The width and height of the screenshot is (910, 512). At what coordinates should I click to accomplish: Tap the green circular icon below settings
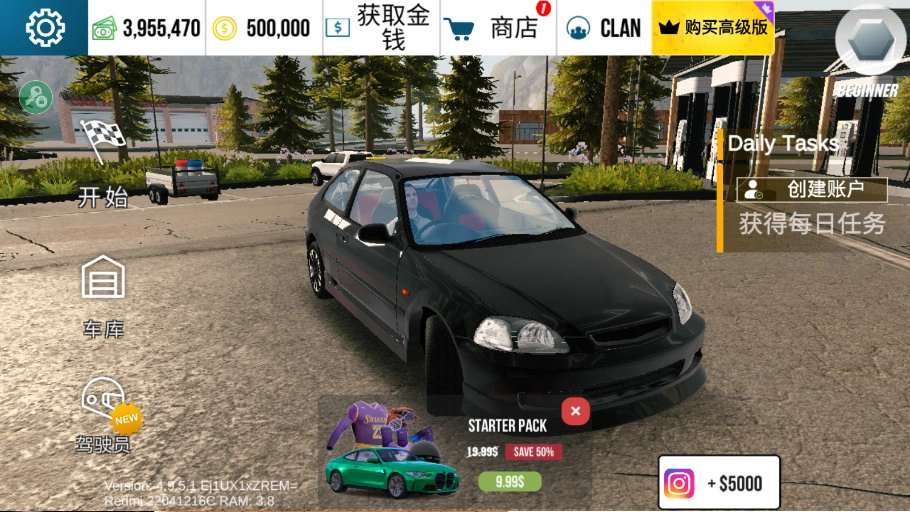[35, 97]
